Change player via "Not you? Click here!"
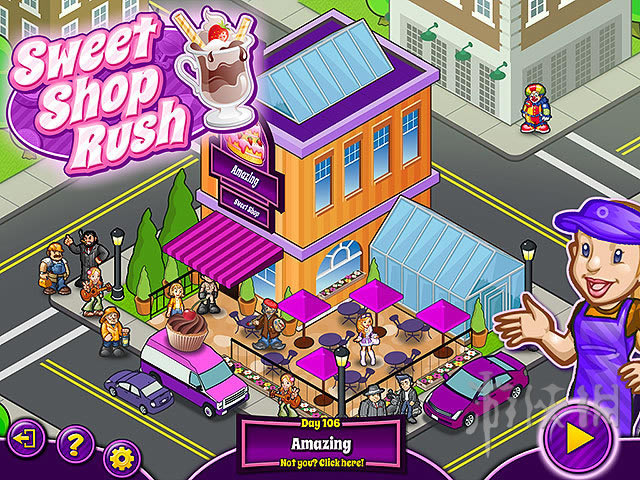This screenshot has height=480, width=640. click(319, 463)
